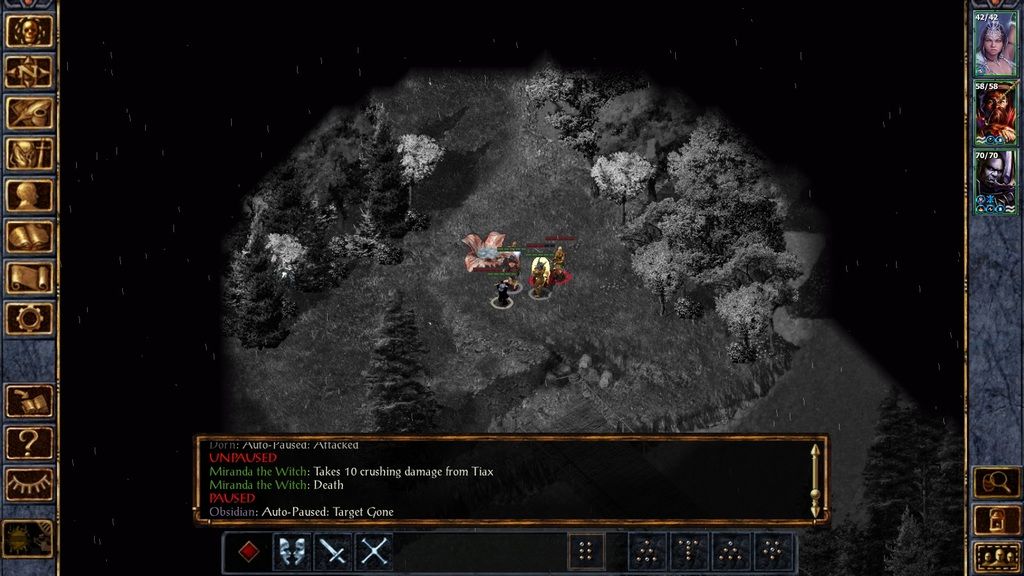
Task: Select the red bearded character portrait
Action: 995,113
